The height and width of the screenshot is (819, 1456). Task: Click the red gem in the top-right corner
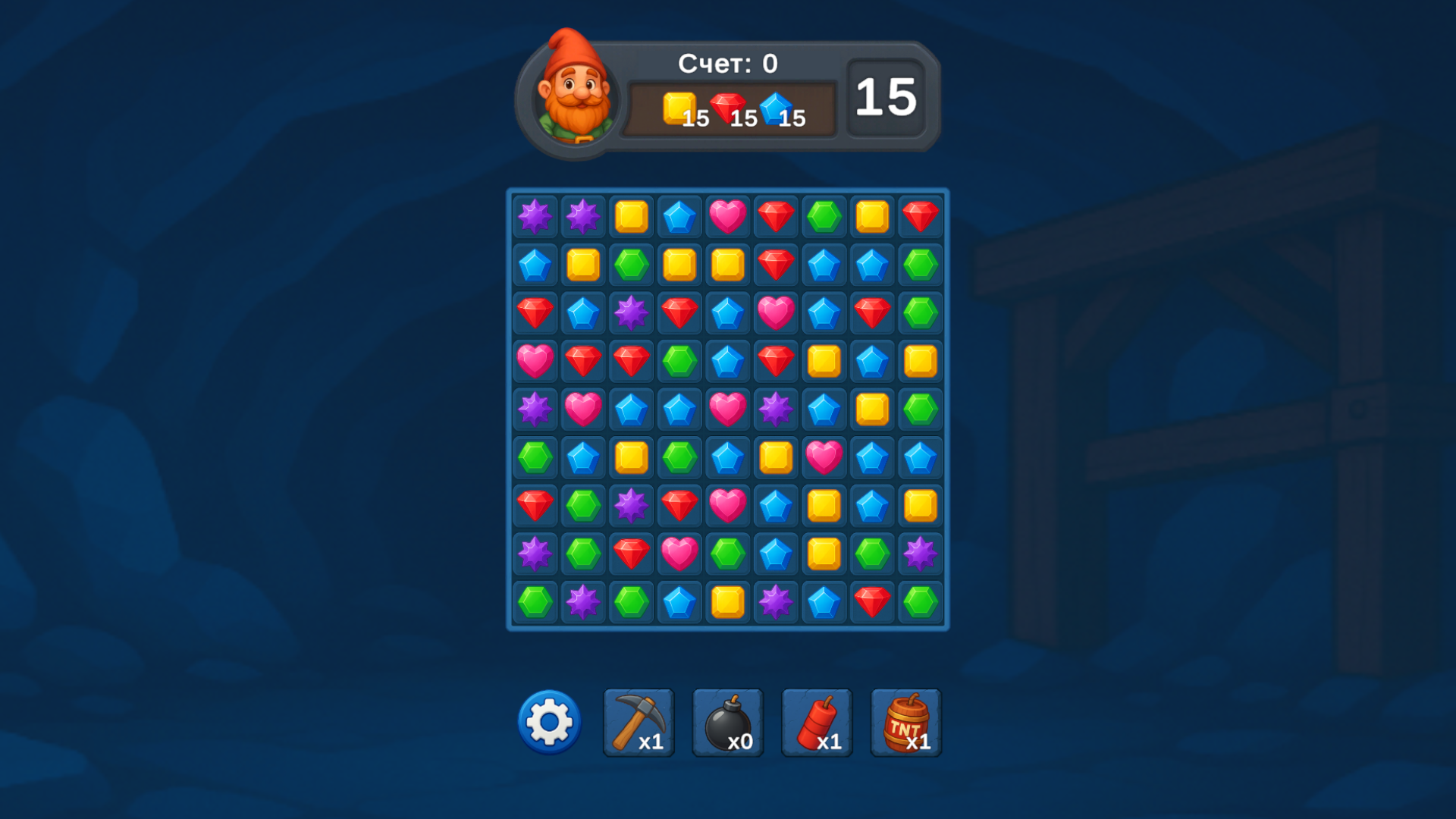tap(920, 216)
